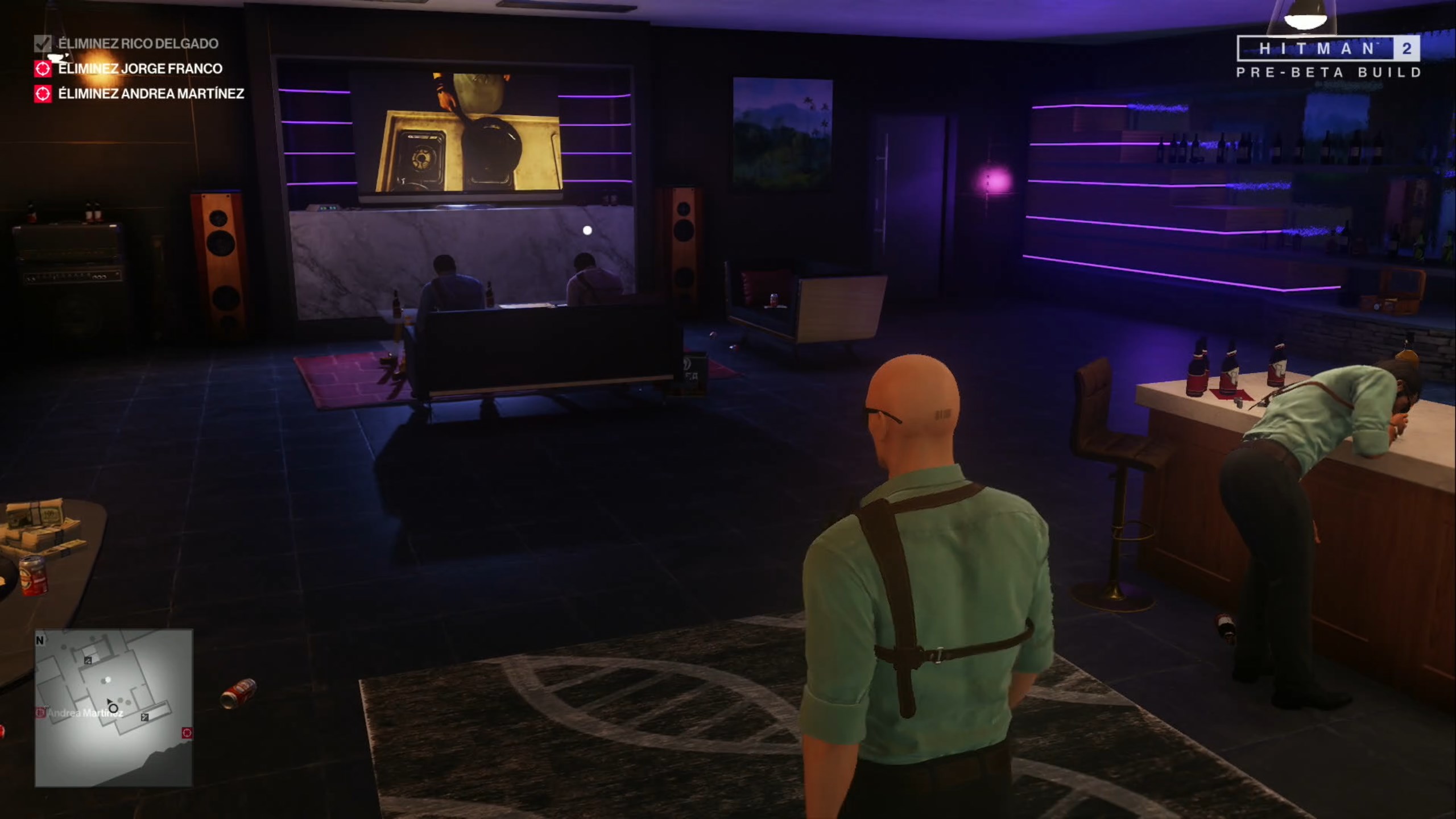1456x819 pixels.
Task: Click the Andrea Martínez name label on the minimap
Action: click(85, 713)
